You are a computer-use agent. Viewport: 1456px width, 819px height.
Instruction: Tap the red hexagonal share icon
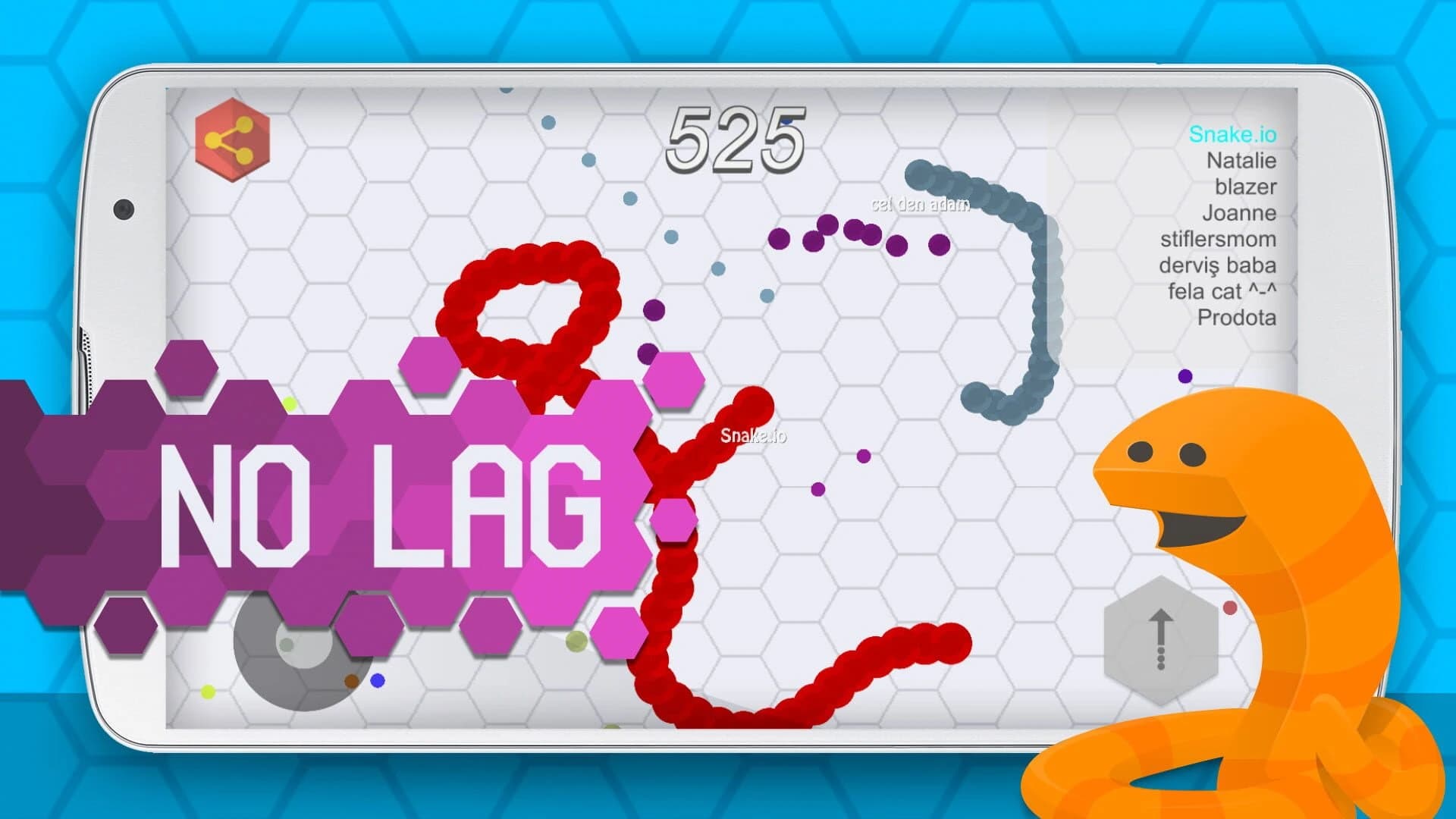(x=231, y=138)
